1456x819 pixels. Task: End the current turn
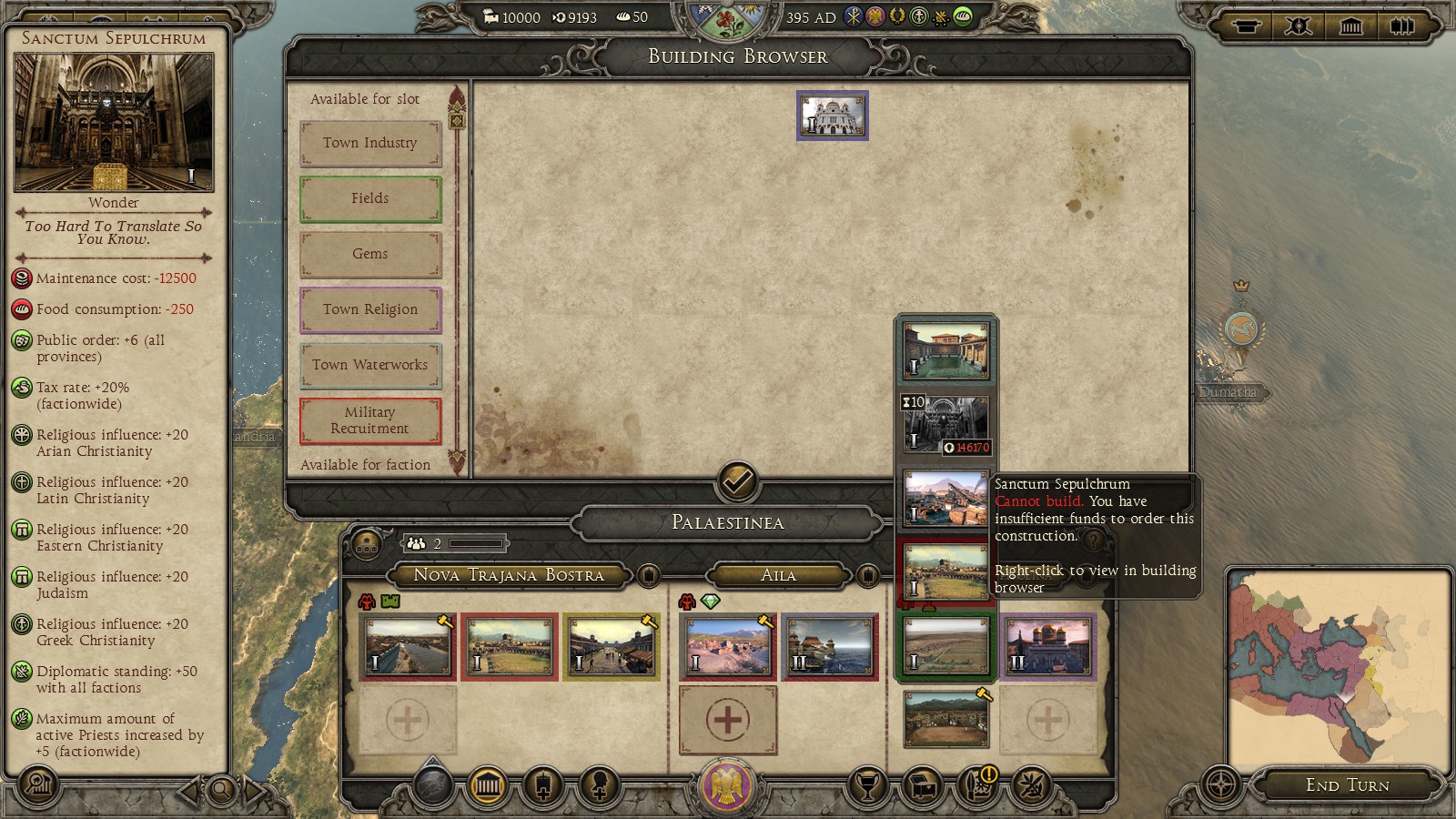coord(1347,785)
